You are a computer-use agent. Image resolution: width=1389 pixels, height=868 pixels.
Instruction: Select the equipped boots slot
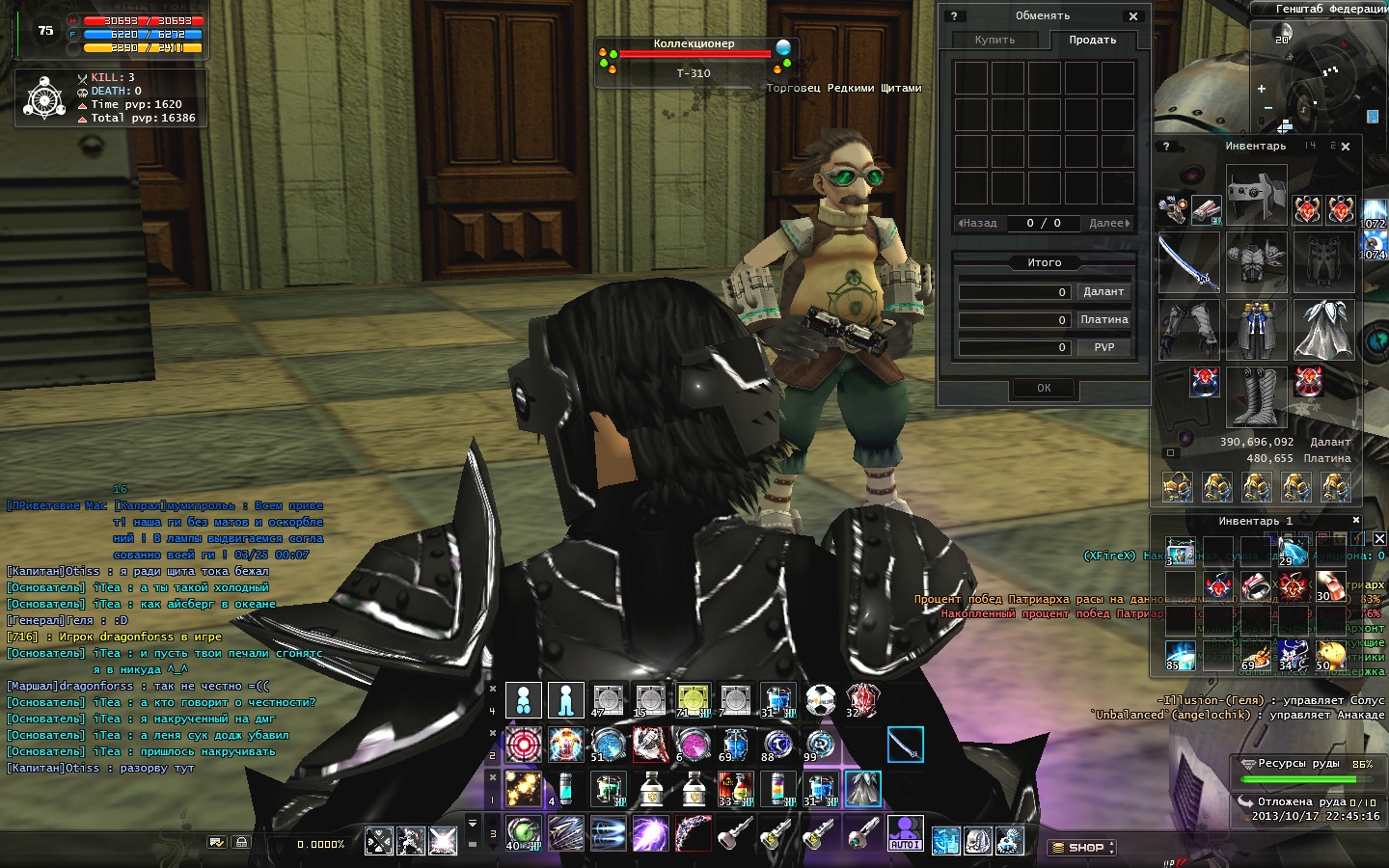(1256, 396)
